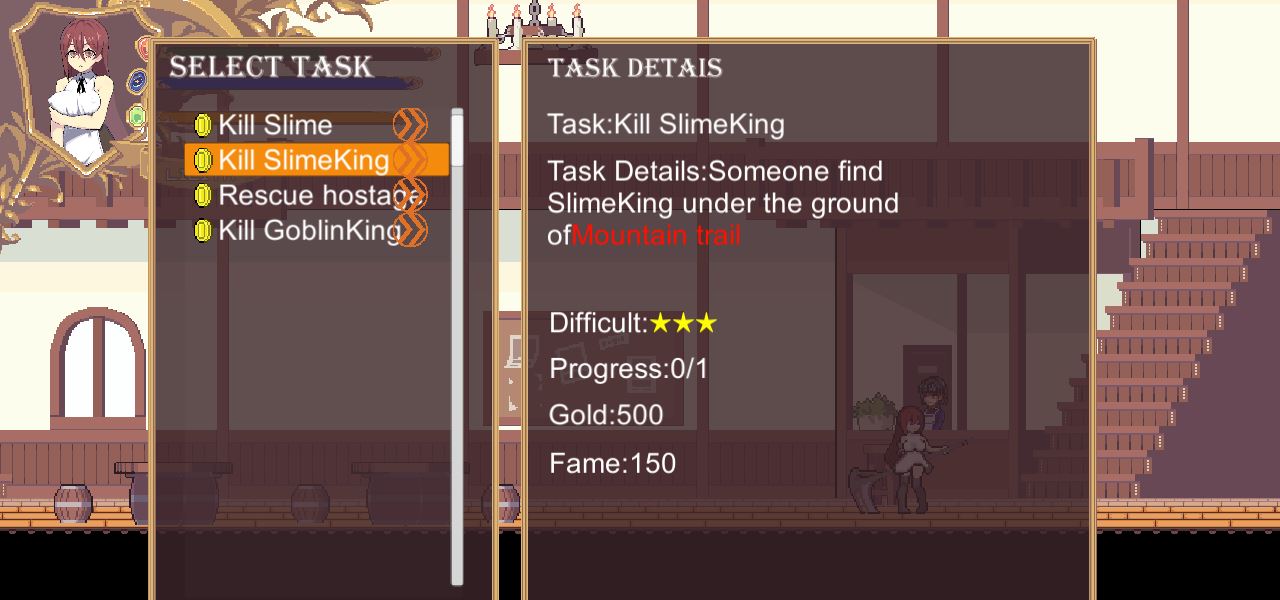Choose the highlighted Kill SlimeKing task
Image resolution: width=1280 pixels, height=600 pixels.
[304, 160]
